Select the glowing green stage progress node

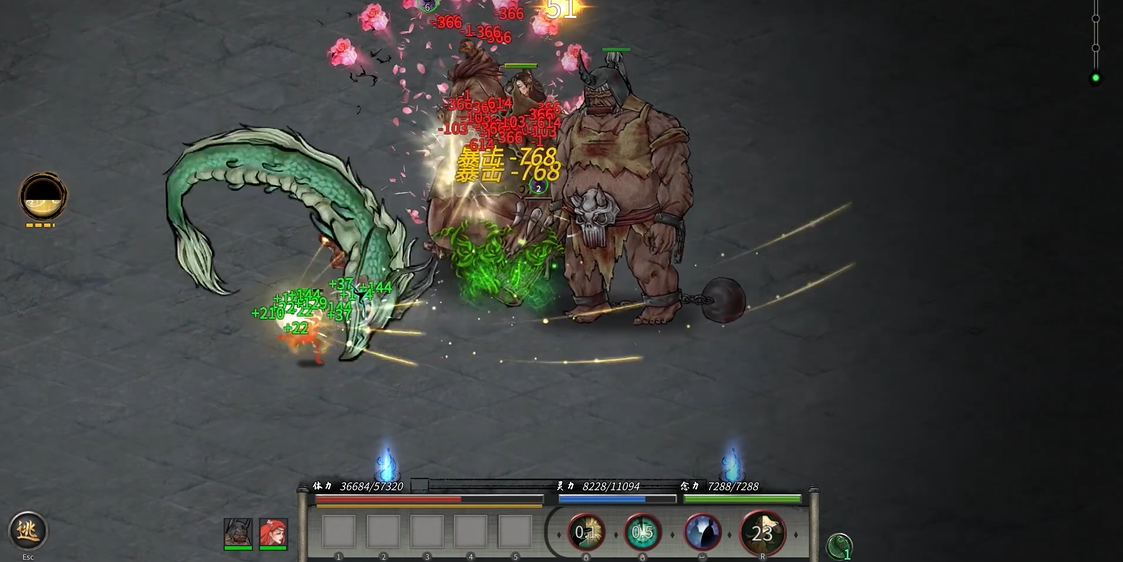[x=1096, y=78]
